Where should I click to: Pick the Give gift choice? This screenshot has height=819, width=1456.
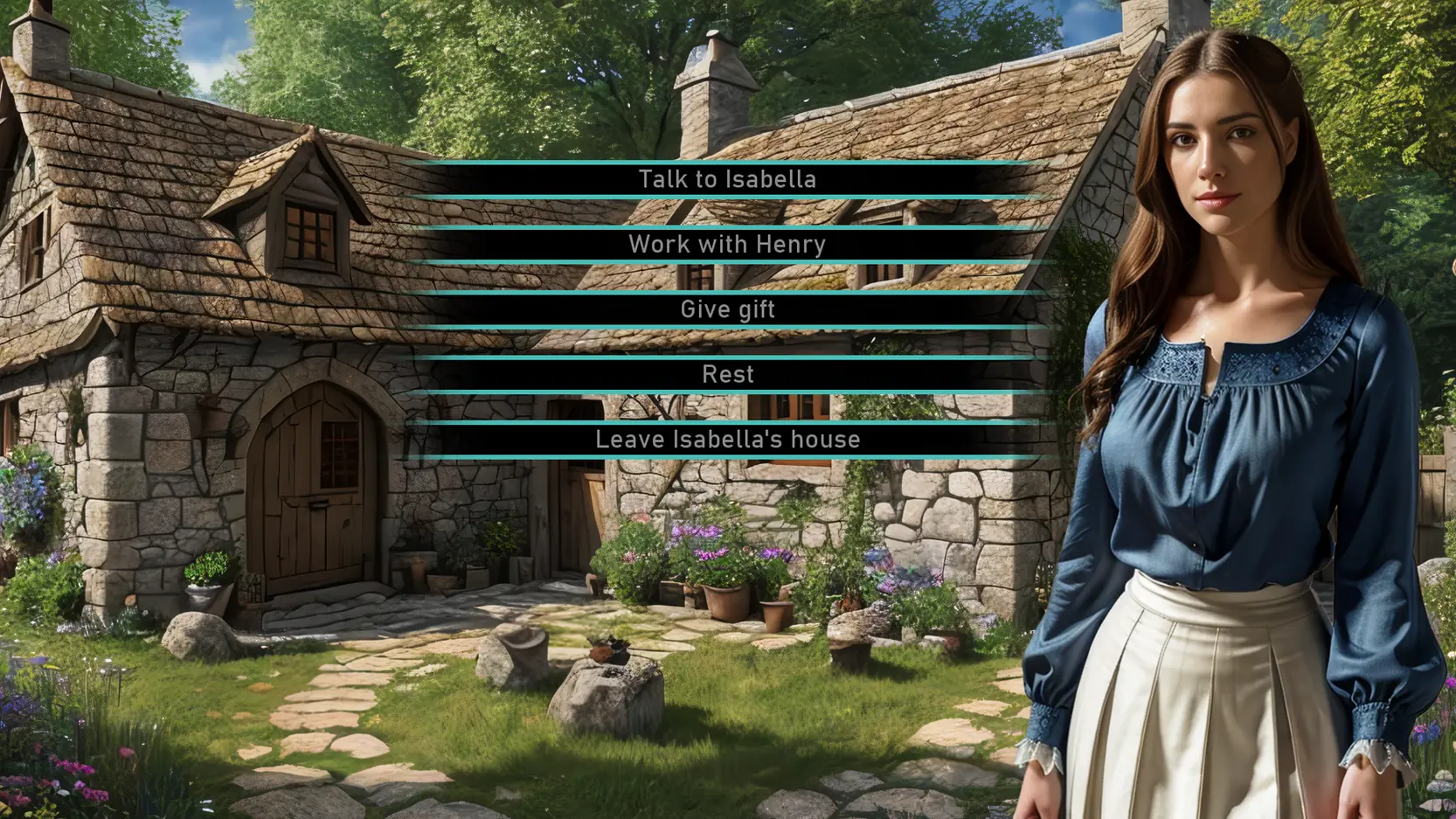(x=727, y=309)
